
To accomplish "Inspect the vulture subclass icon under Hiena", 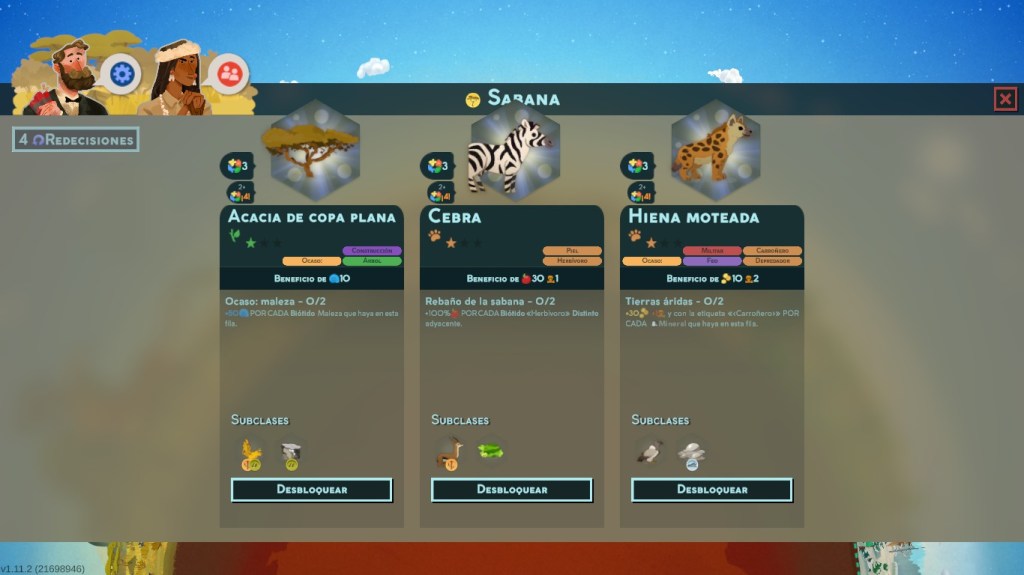I will point(649,454).
